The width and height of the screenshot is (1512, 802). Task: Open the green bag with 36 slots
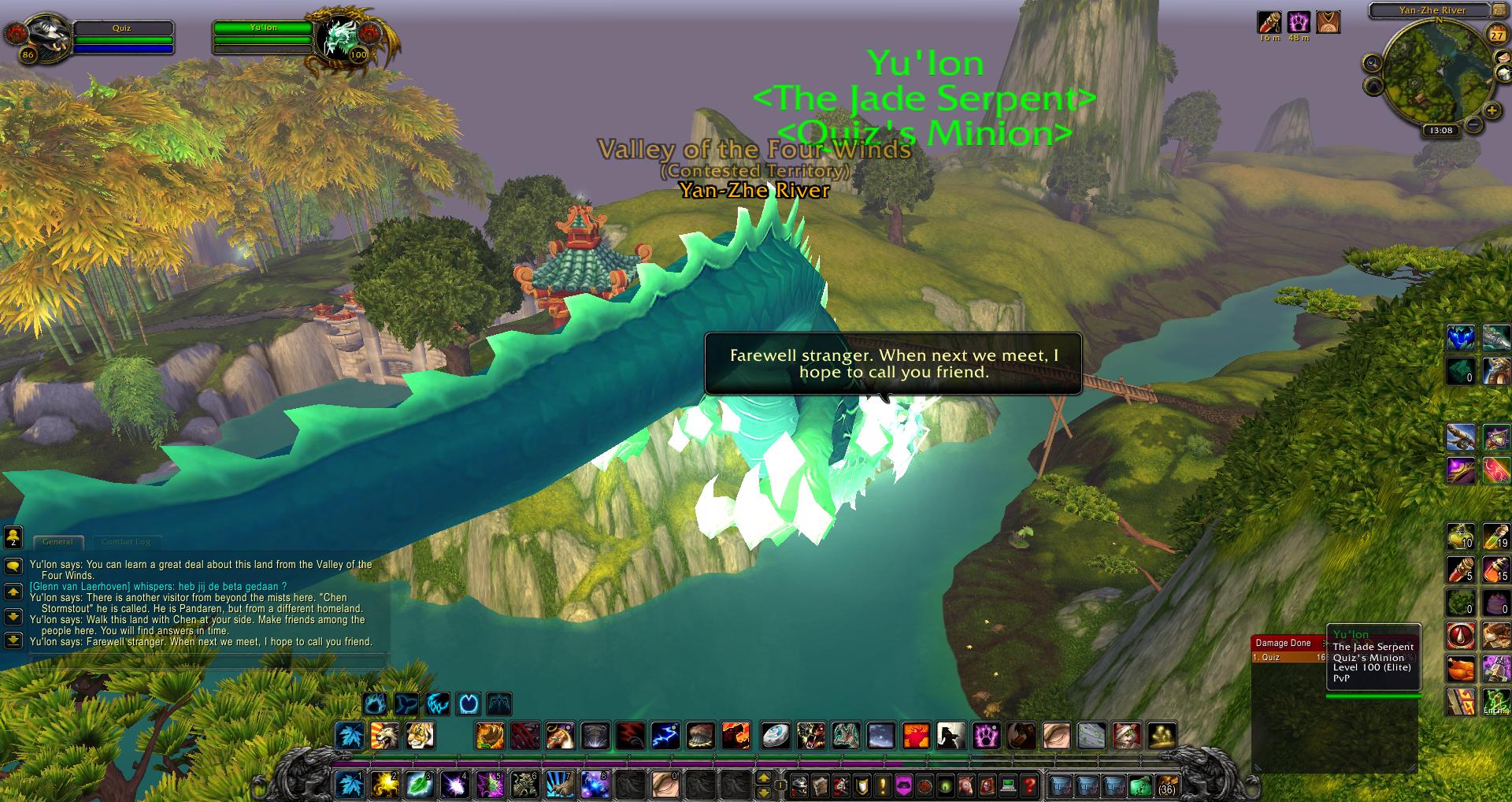pyautogui.click(x=1141, y=785)
